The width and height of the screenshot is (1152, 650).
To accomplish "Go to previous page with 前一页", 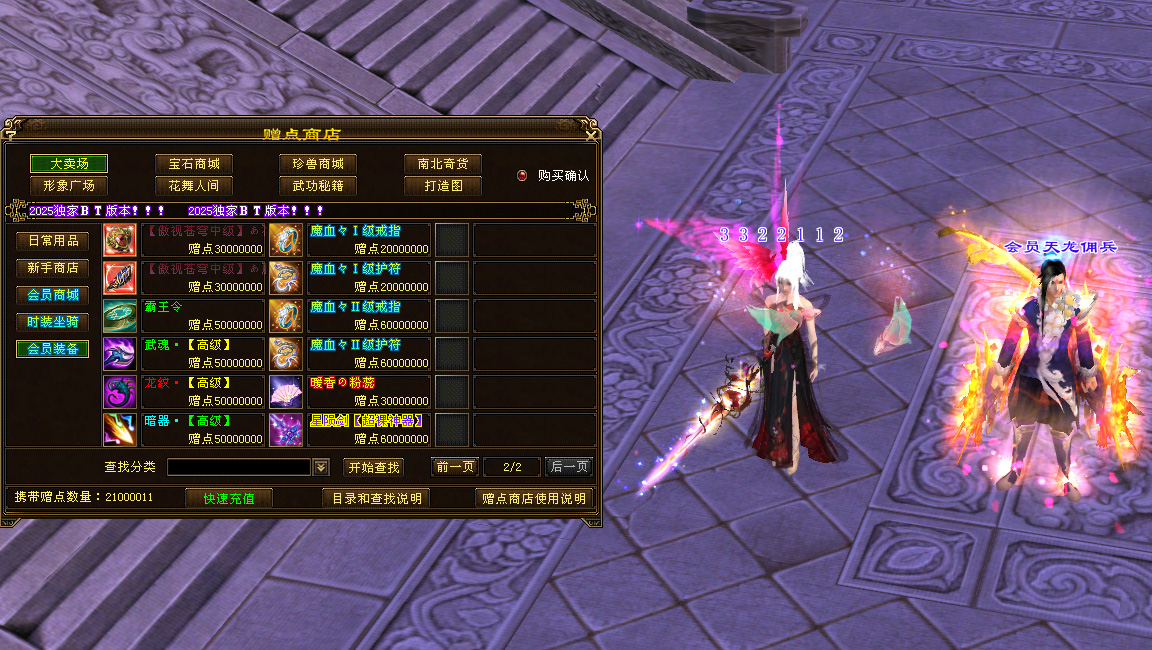I will click(455, 467).
